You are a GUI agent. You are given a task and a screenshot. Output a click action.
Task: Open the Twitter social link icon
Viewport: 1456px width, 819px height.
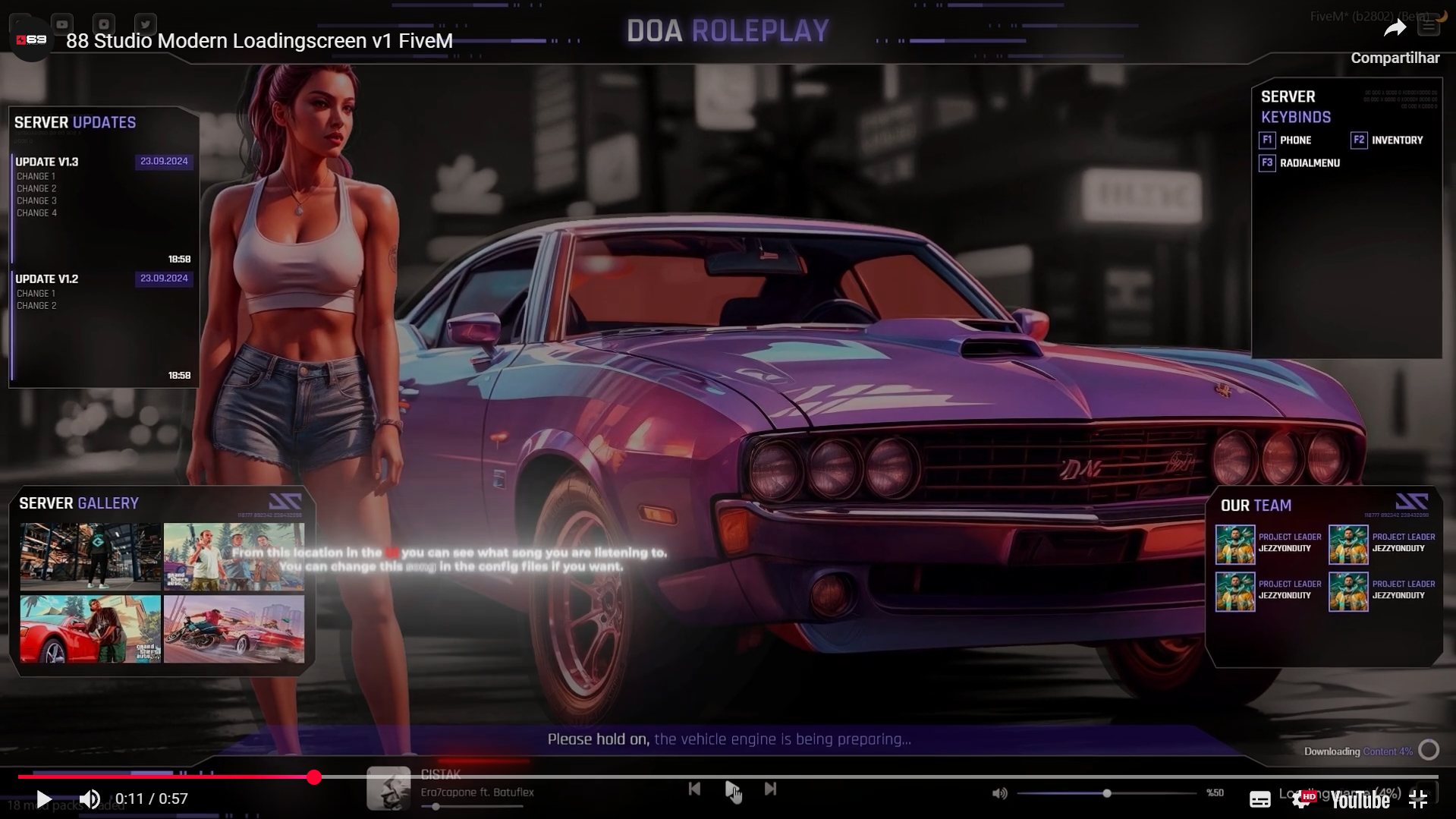pyautogui.click(x=145, y=24)
